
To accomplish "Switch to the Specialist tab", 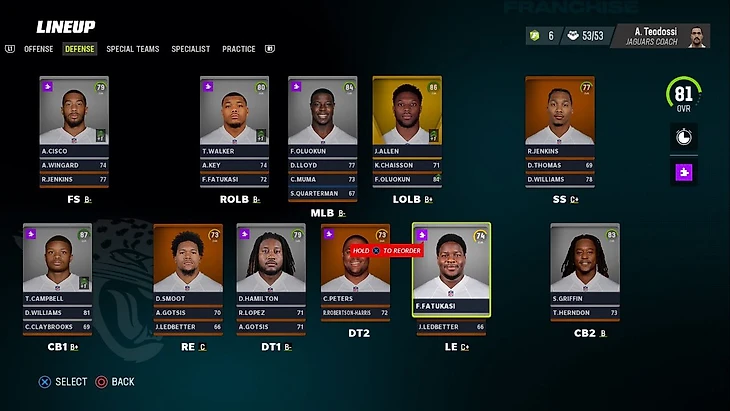I will click(x=190, y=49).
